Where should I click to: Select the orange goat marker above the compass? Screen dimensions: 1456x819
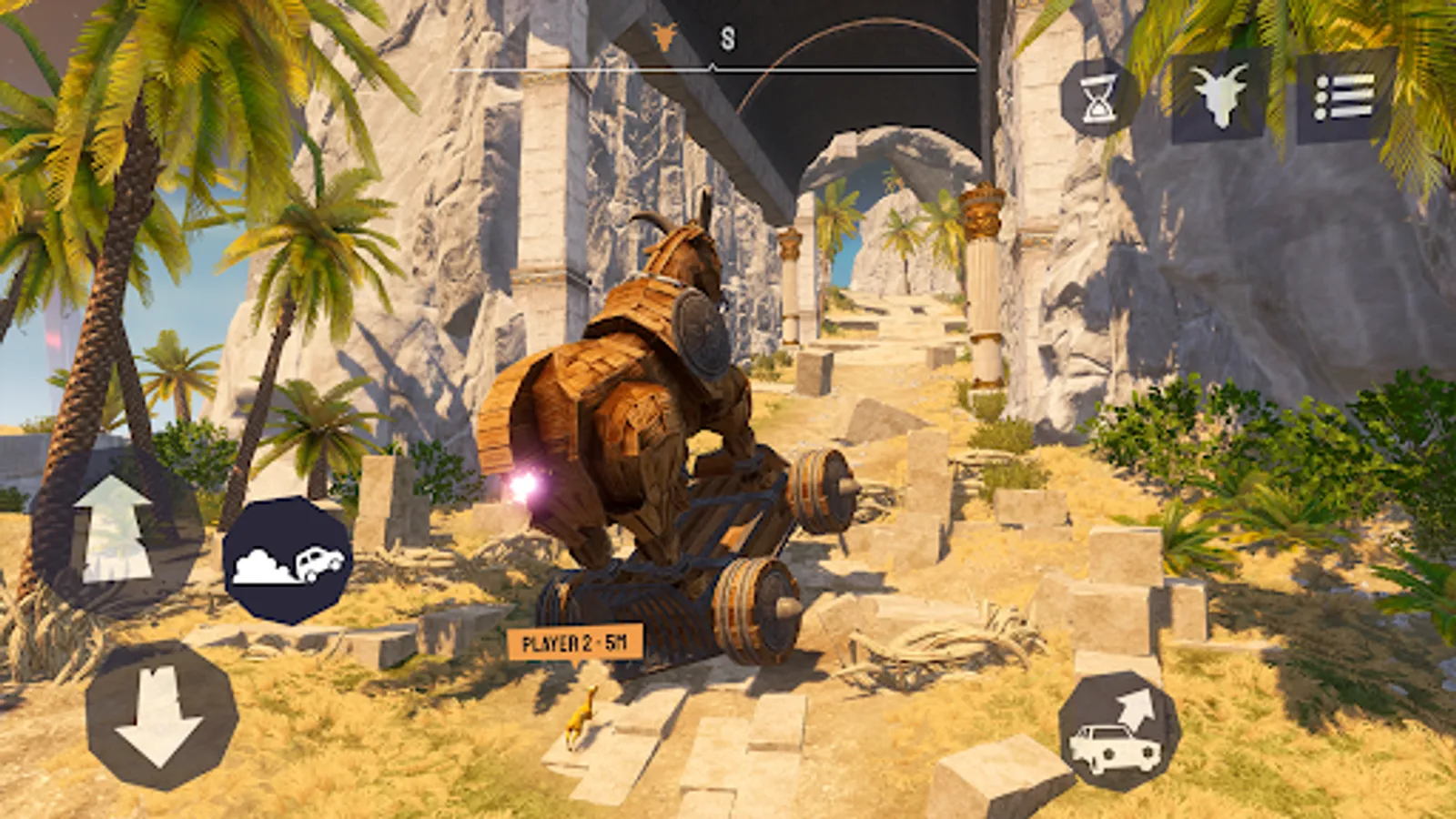(663, 37)
